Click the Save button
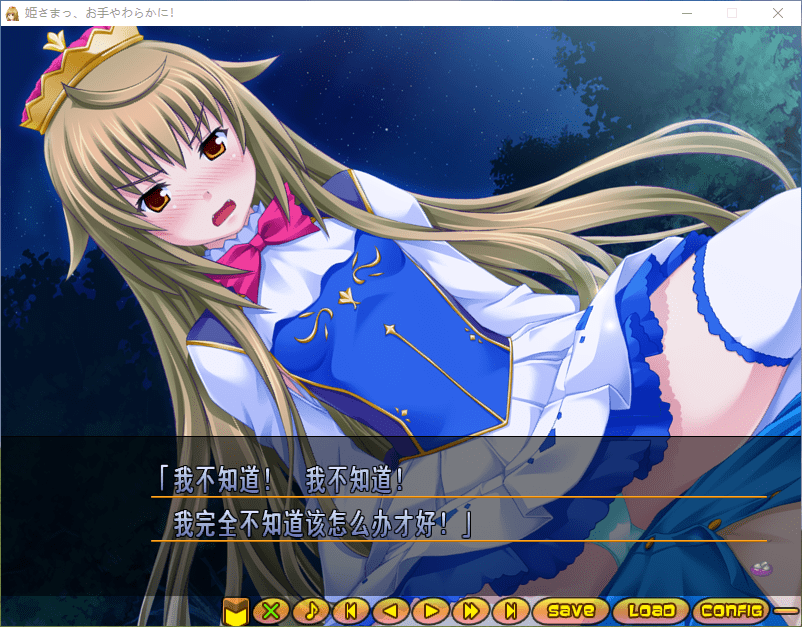 571,610
